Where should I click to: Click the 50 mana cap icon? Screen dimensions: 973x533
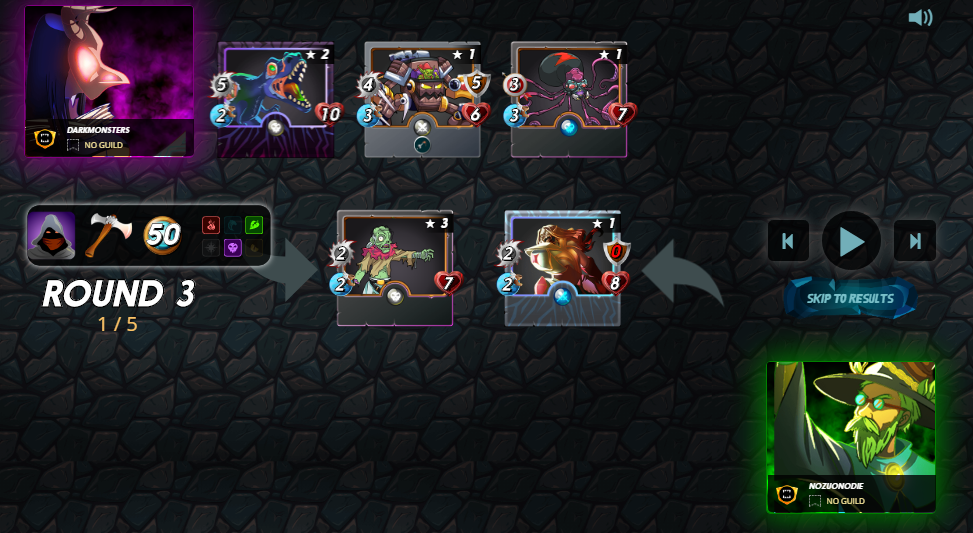(162, 235)
